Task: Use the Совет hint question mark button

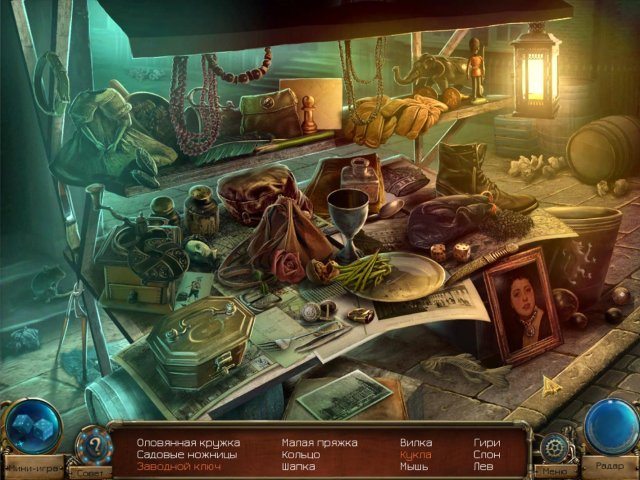Action: 94,444
